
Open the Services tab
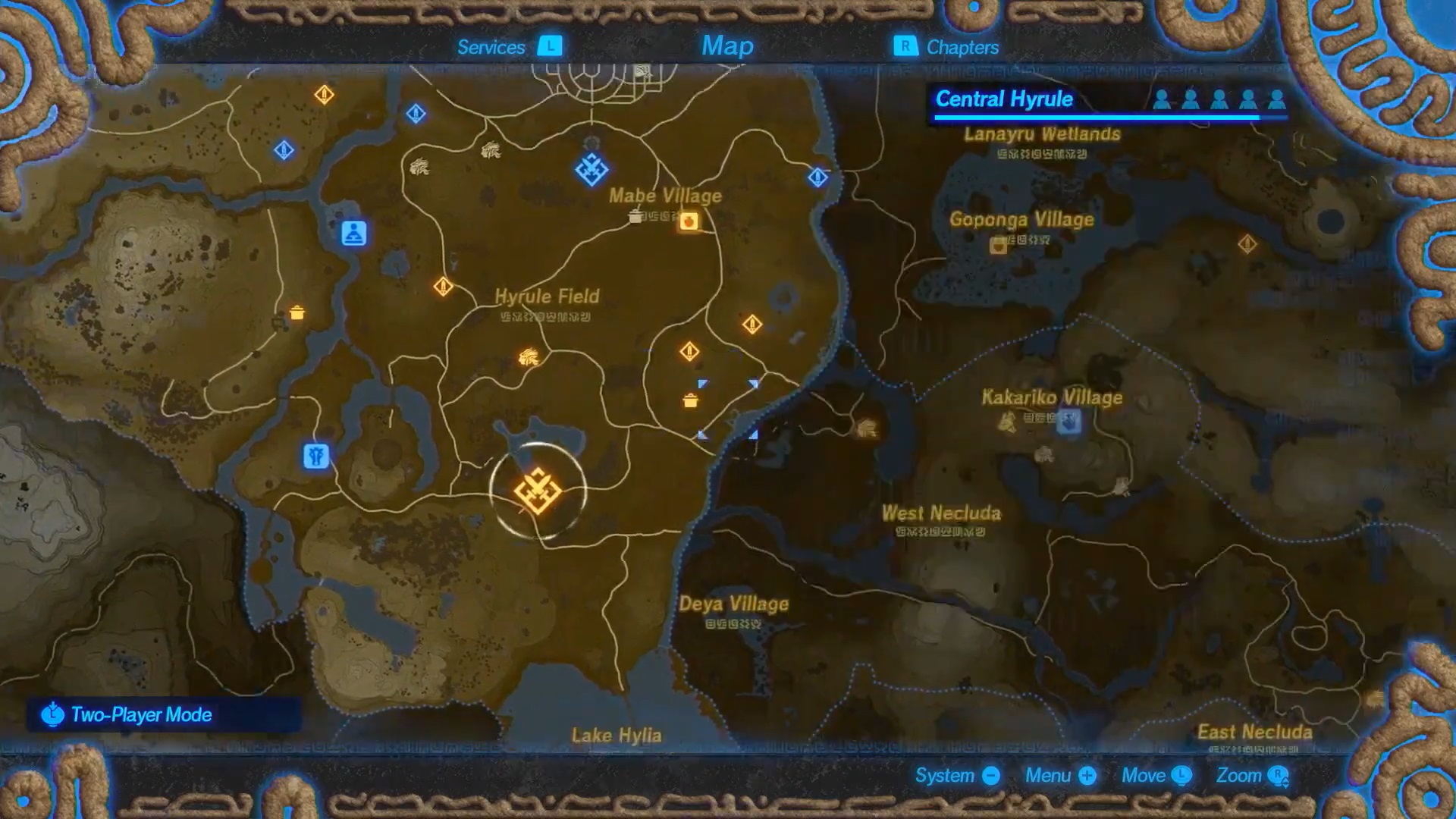[491, 47]
